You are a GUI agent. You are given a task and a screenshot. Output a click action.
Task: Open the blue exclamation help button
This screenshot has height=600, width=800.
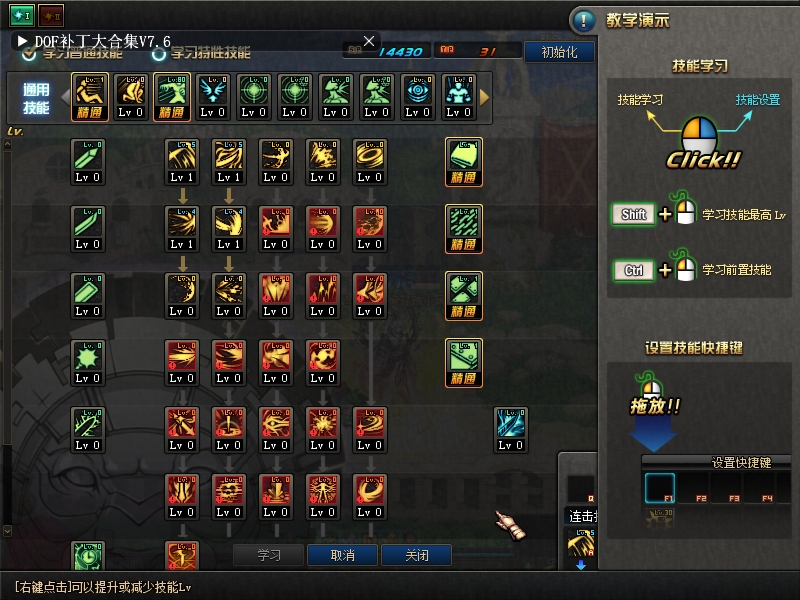click(583, 20)
